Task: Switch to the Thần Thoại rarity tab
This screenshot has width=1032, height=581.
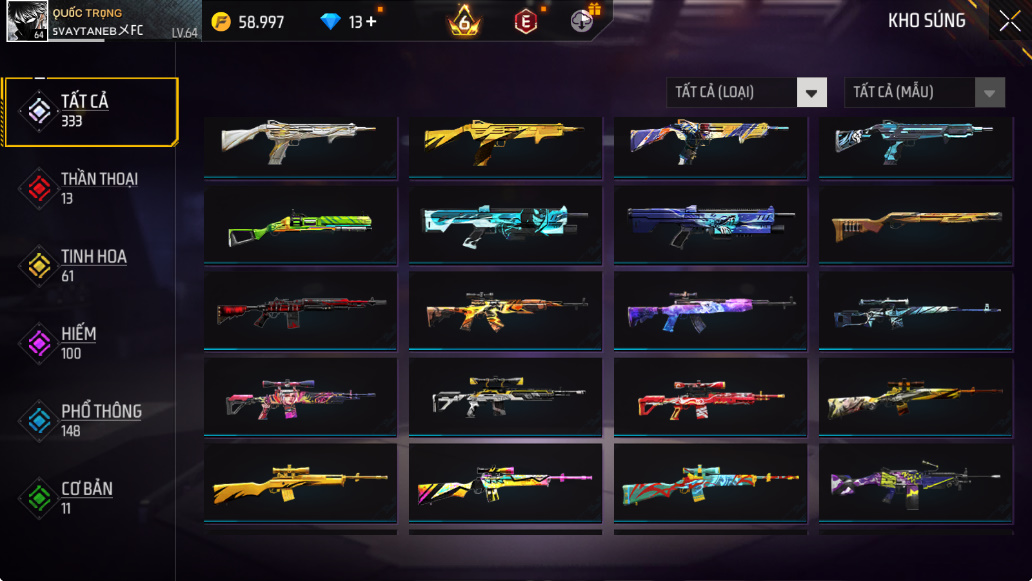Action: coord(91,188)
